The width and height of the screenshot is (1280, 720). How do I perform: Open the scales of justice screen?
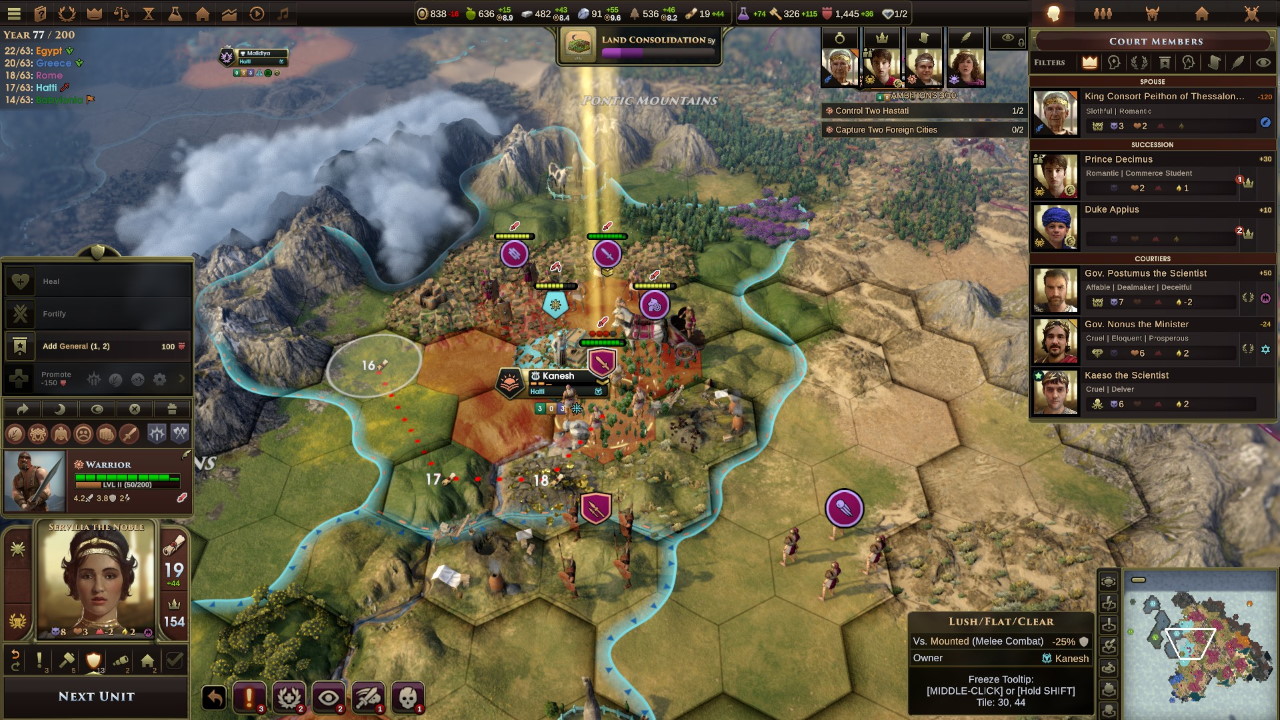point(122,14)
